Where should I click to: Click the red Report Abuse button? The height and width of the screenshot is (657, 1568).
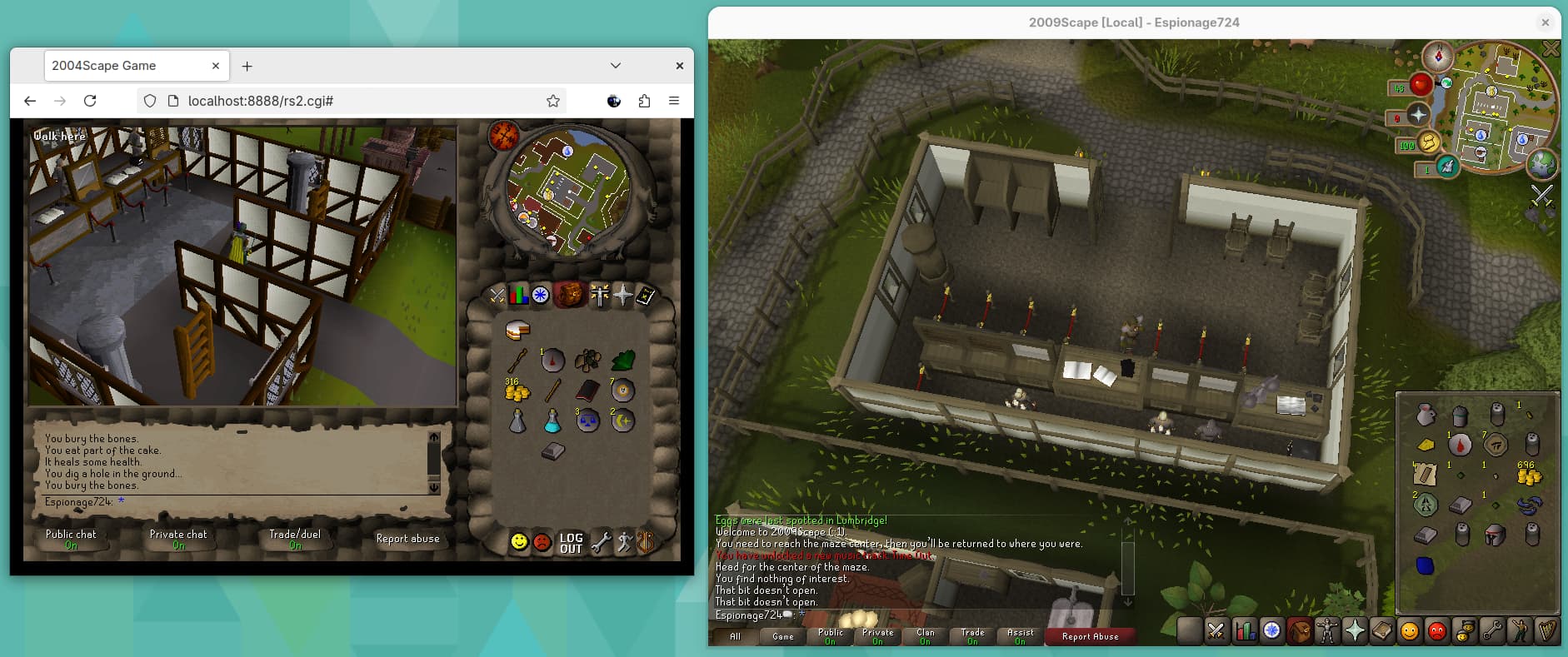point(1090,636)
